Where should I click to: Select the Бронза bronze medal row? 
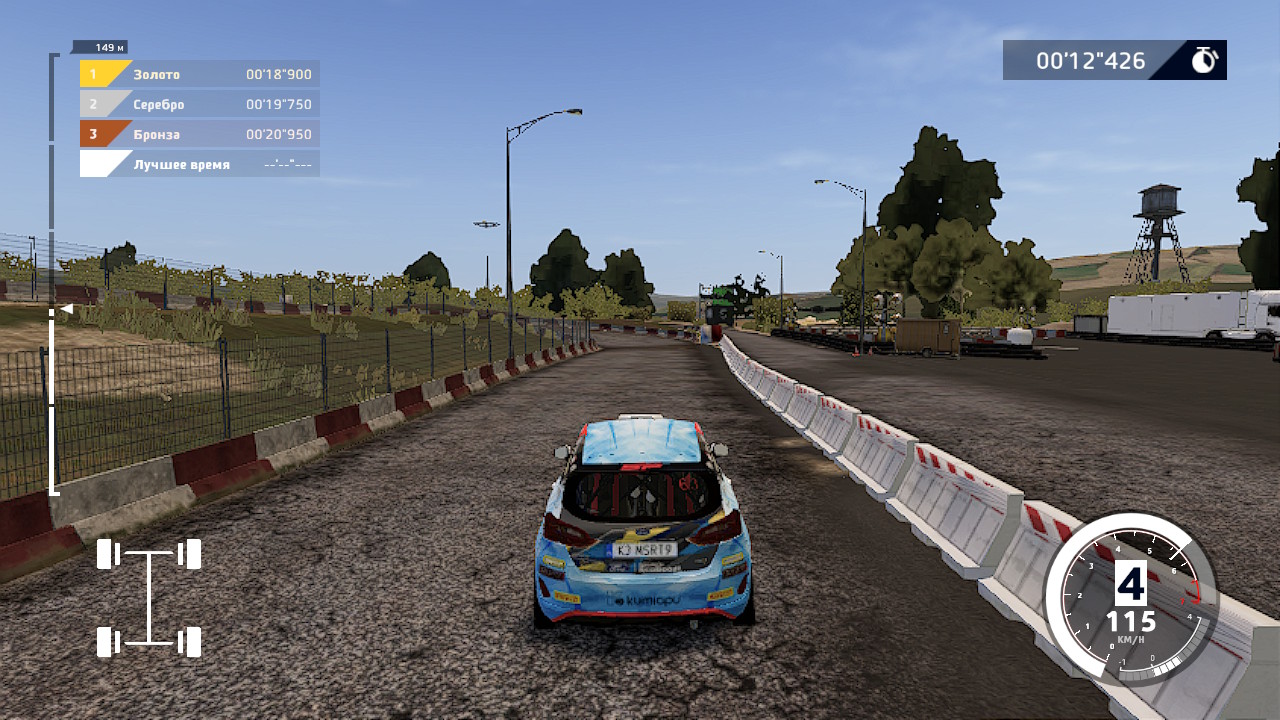click(200, 134)
